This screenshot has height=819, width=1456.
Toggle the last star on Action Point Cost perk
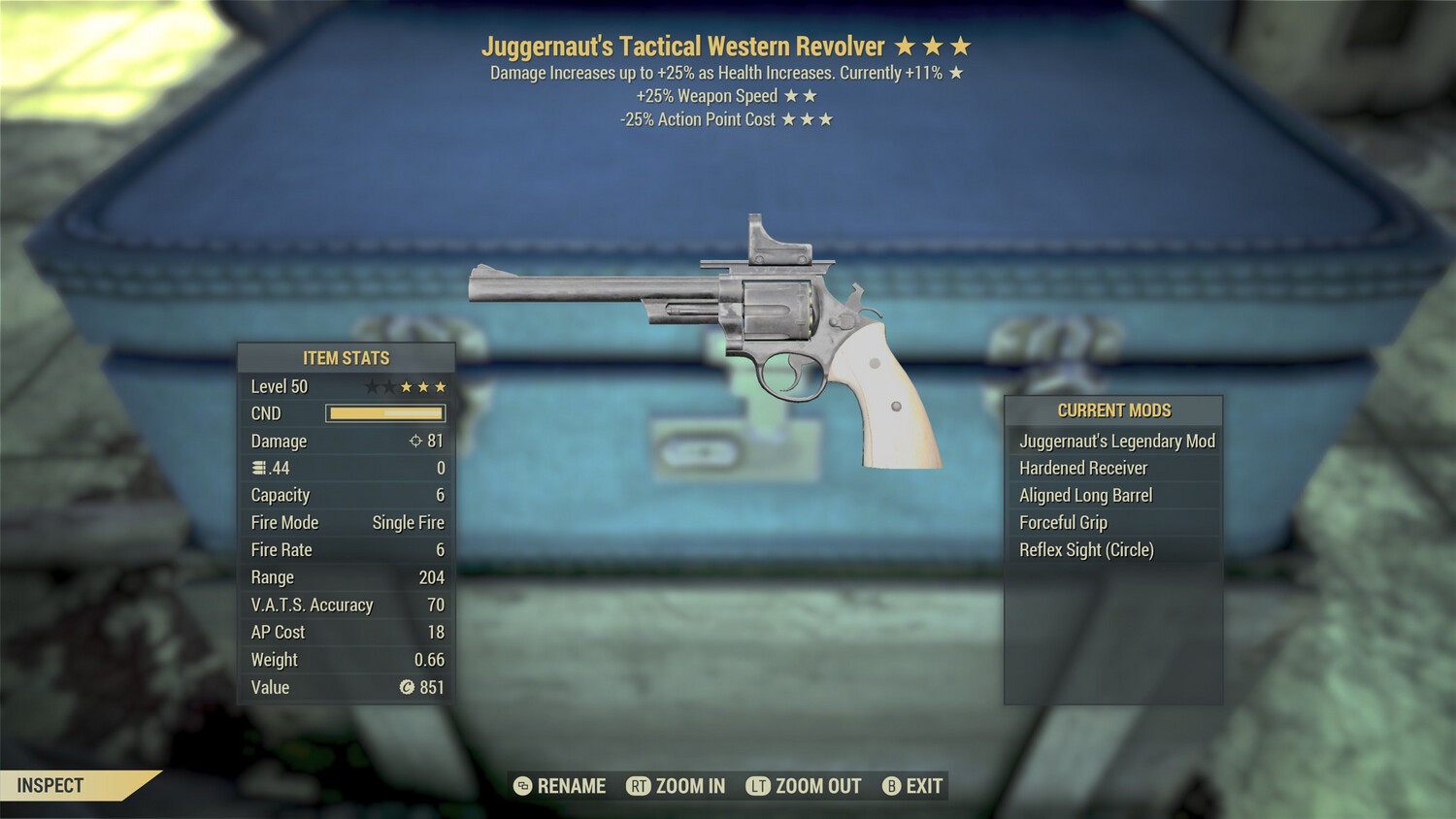828,119
